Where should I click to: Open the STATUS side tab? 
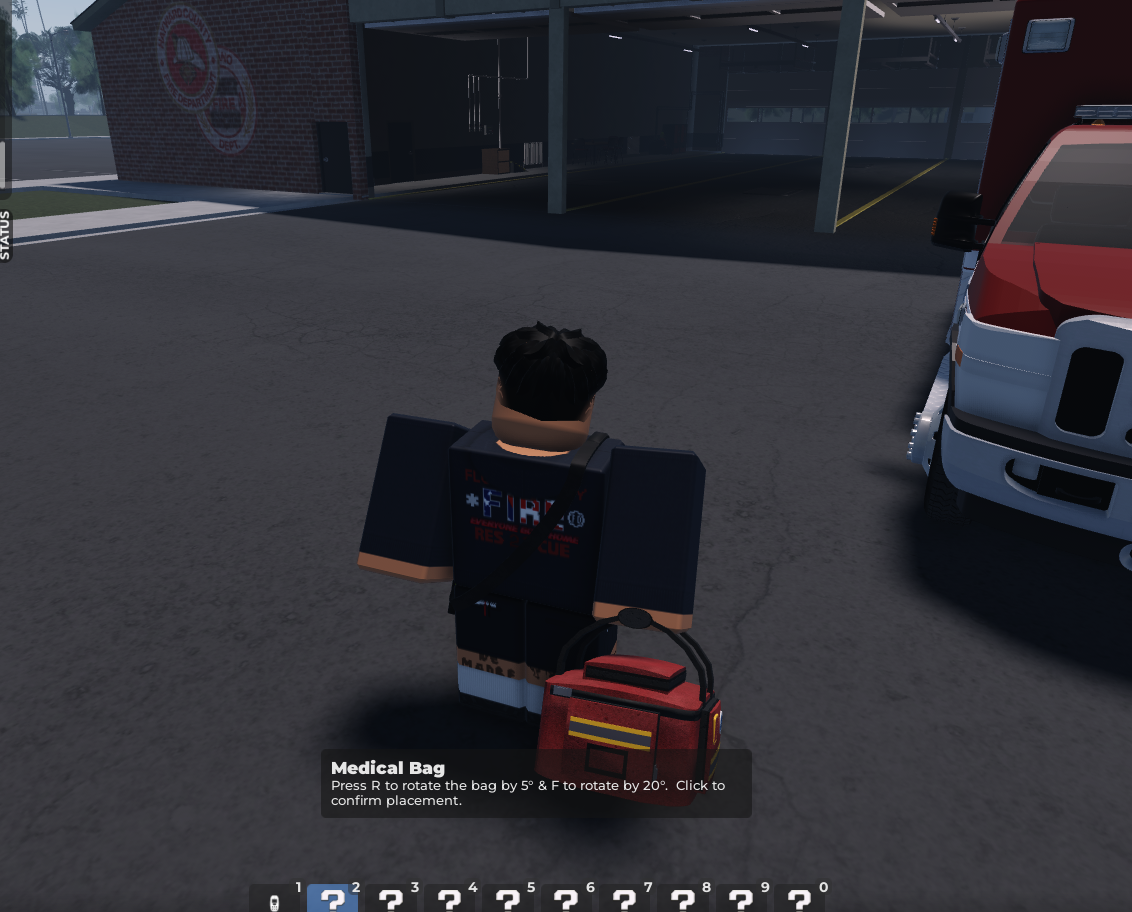5,235
